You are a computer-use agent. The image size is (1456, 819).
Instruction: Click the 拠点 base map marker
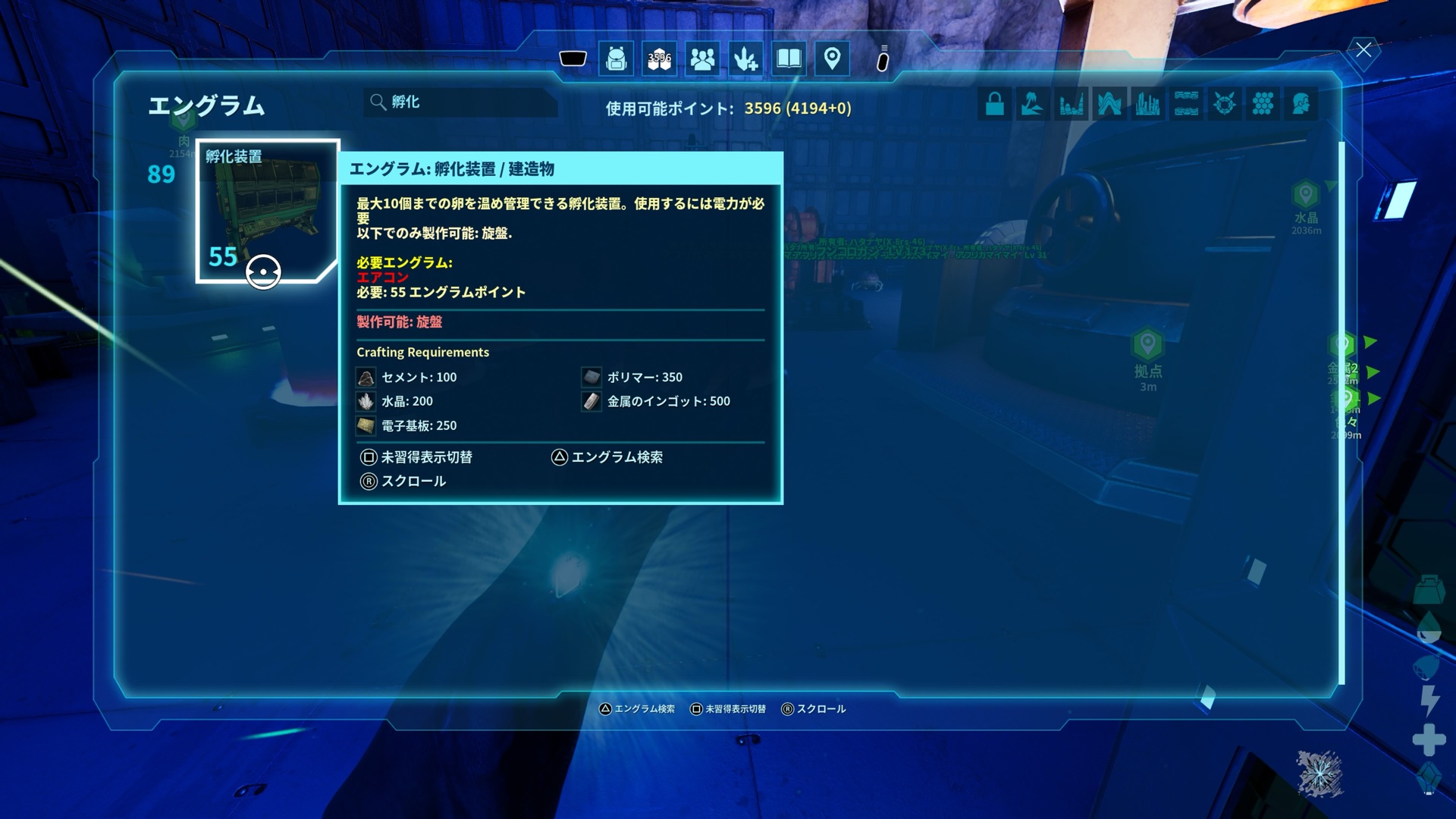(x=1147, y=345)
